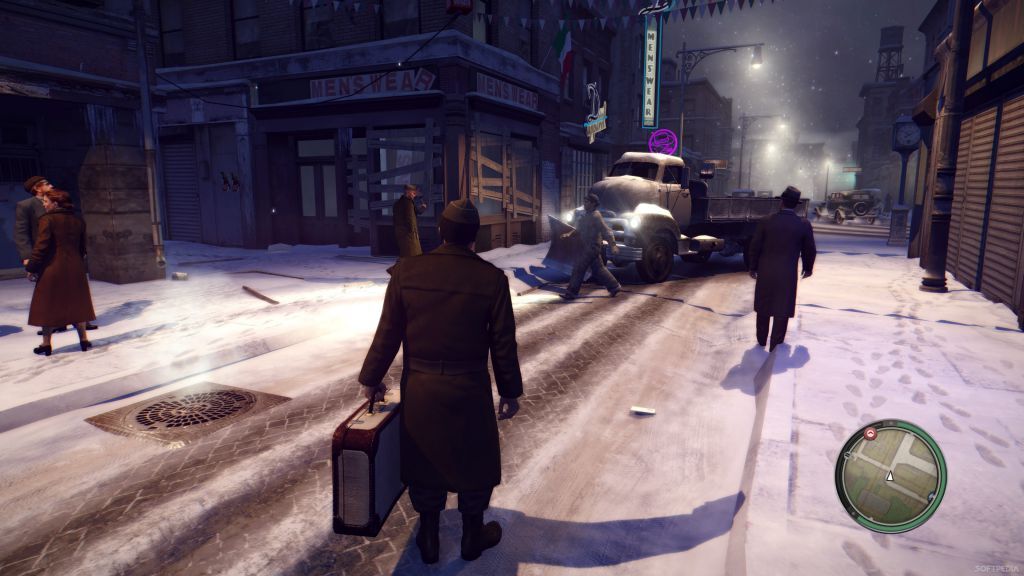The image size is (1024, 576).
Task: Select the red objective marker on the minimap
Action: (x=870, y=434)
